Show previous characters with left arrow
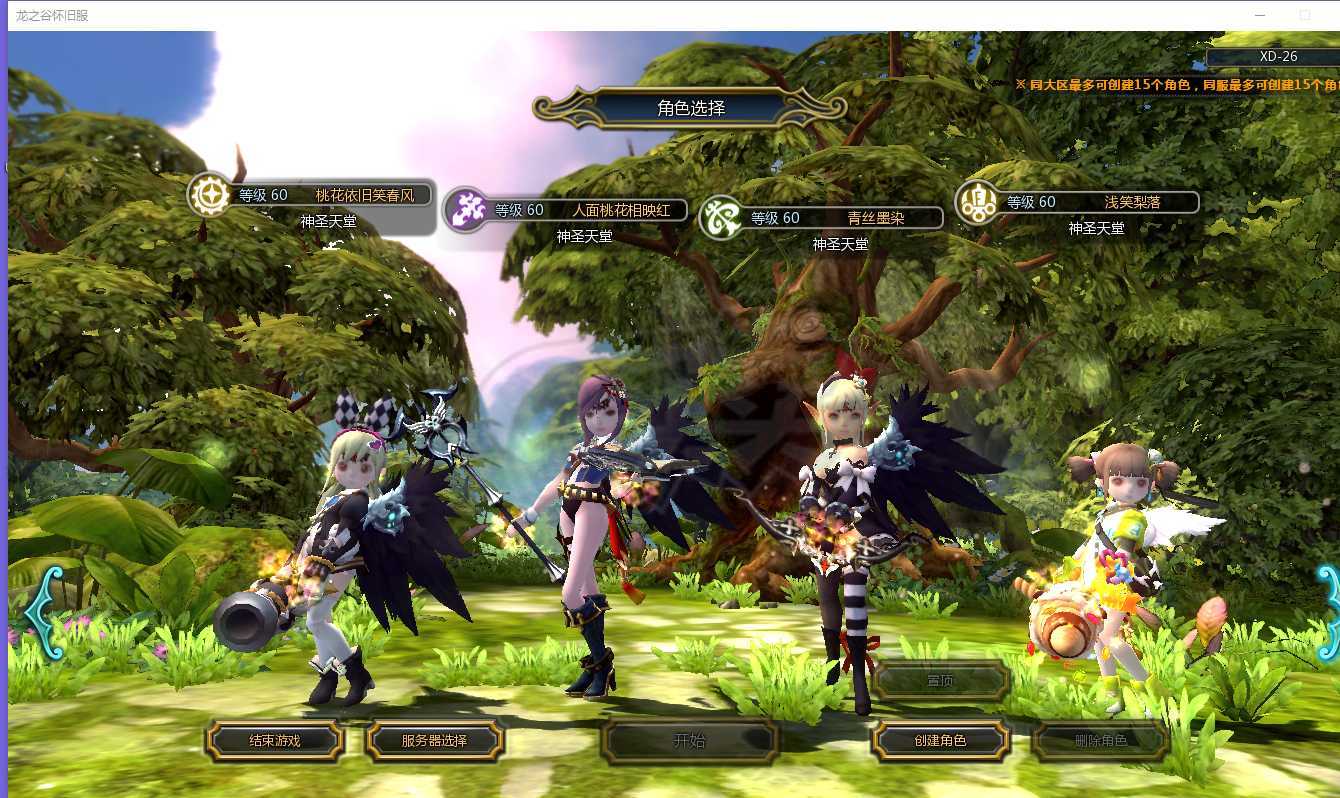This screenshot has height=798, width=1340. (43, 612)
